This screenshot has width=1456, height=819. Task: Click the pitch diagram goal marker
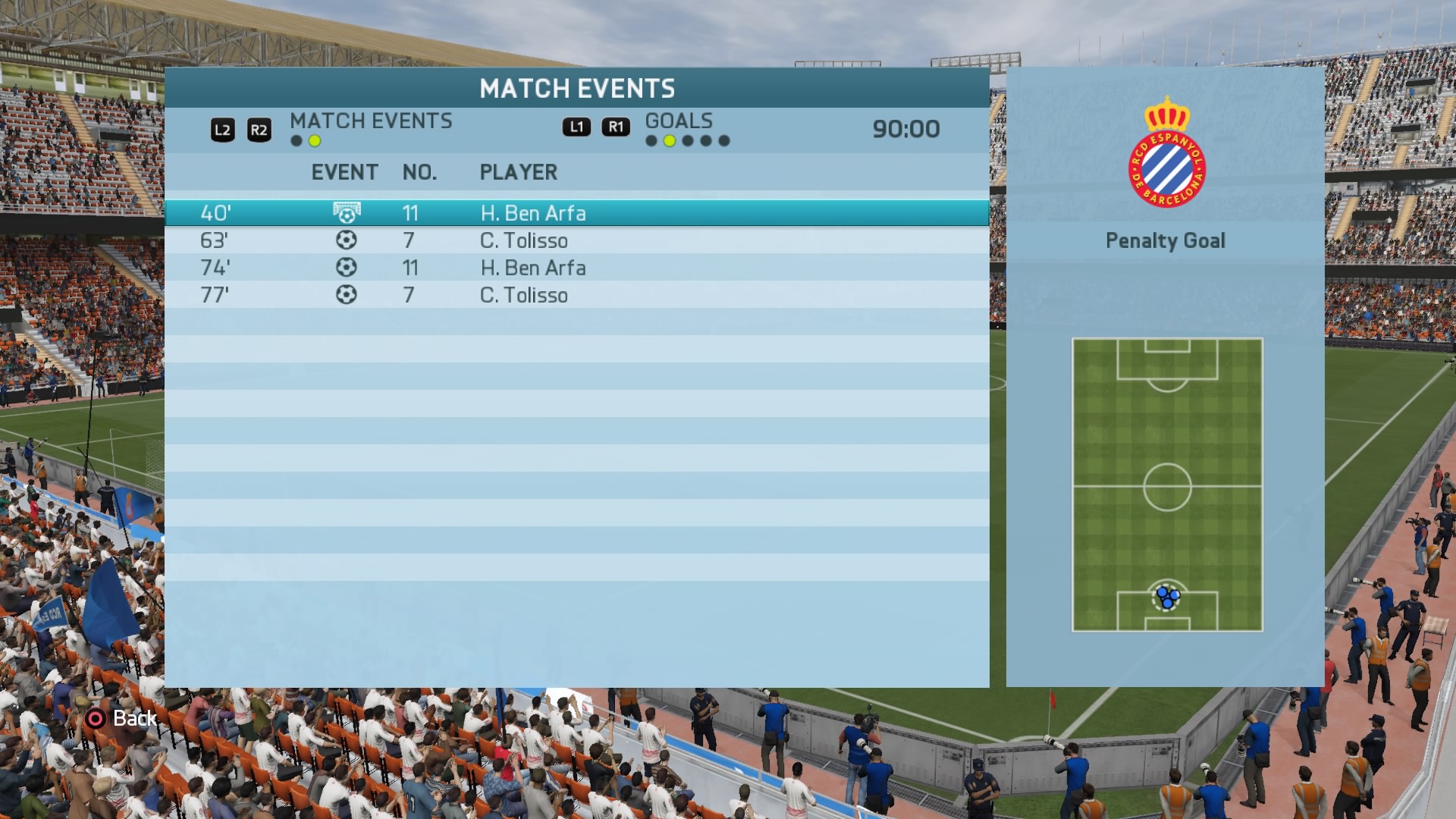(x=1167, y=598)
